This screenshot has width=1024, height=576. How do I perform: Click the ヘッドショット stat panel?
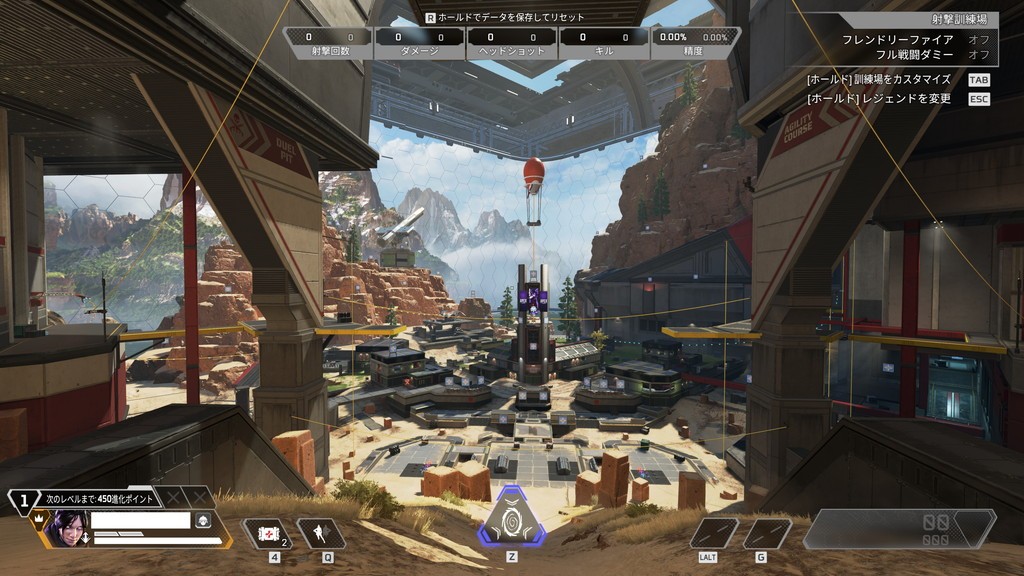click(x=511, y=43)
